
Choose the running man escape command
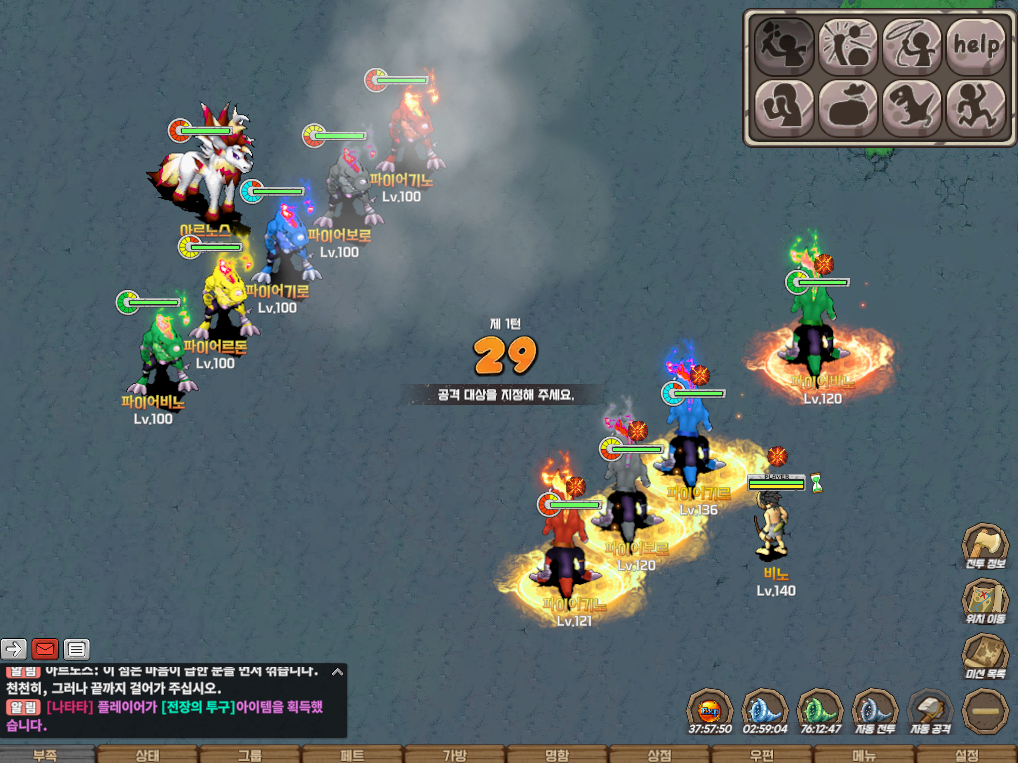(975, 108)
